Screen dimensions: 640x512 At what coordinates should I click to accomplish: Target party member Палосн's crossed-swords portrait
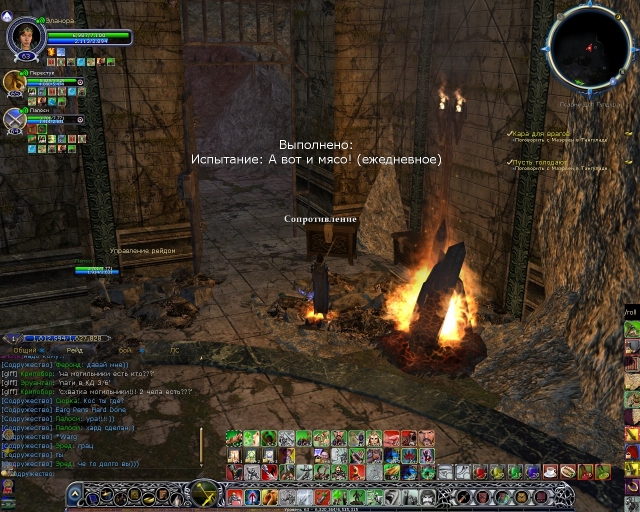14,120
